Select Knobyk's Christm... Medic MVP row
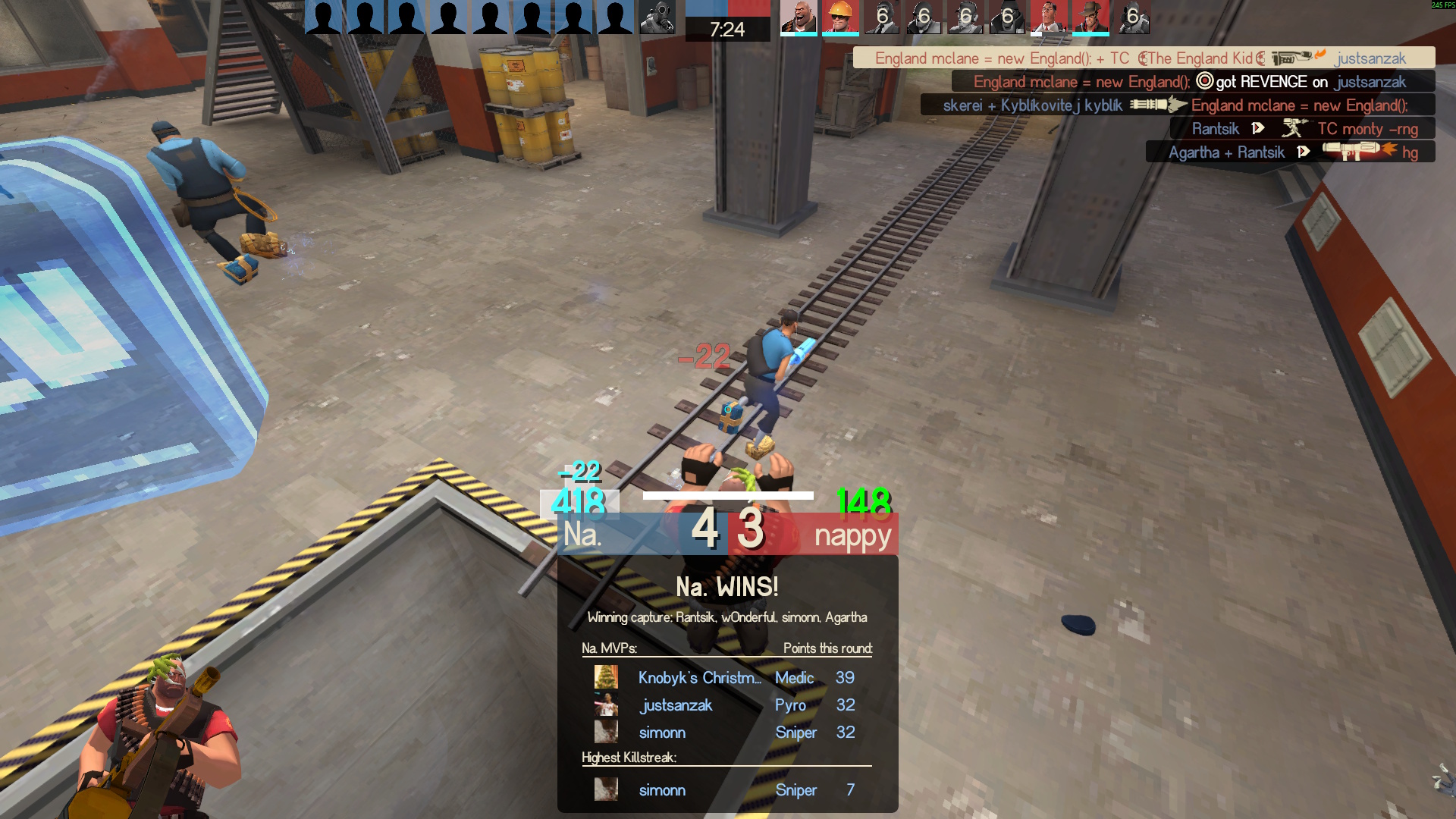1456x819 pixels. [x=726, y=678]
